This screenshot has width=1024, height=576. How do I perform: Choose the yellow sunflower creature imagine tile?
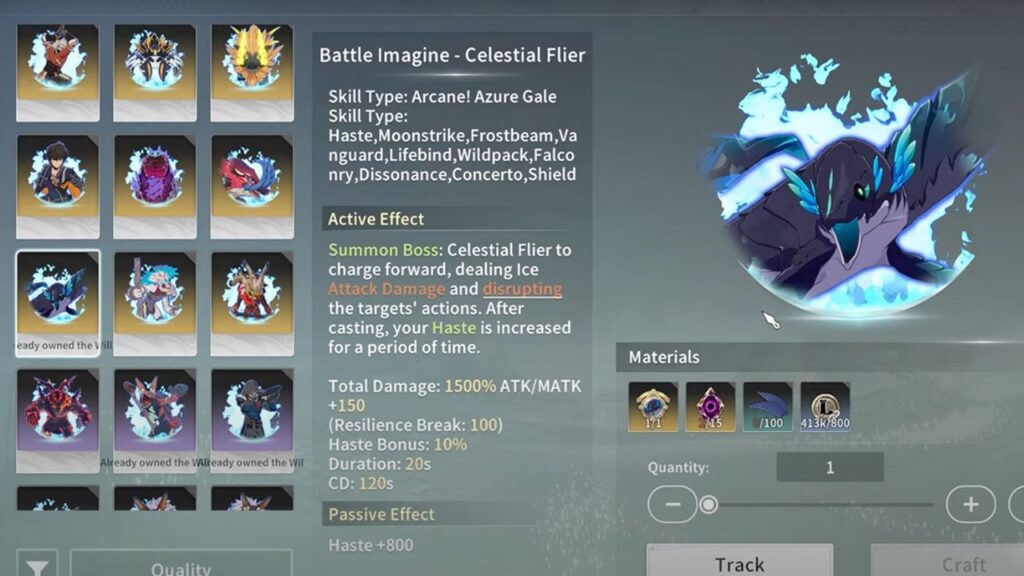251,66
